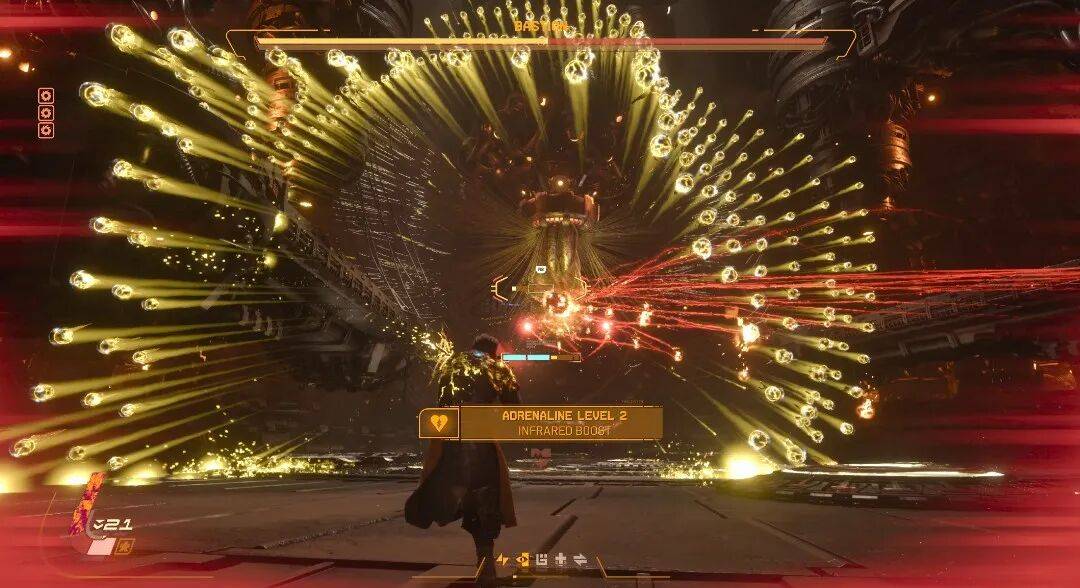Image resolution: width=1080 pixels, height=588 pixels.
Task: Select the highlighted eye status icon
Action: (x=522, y=560)
